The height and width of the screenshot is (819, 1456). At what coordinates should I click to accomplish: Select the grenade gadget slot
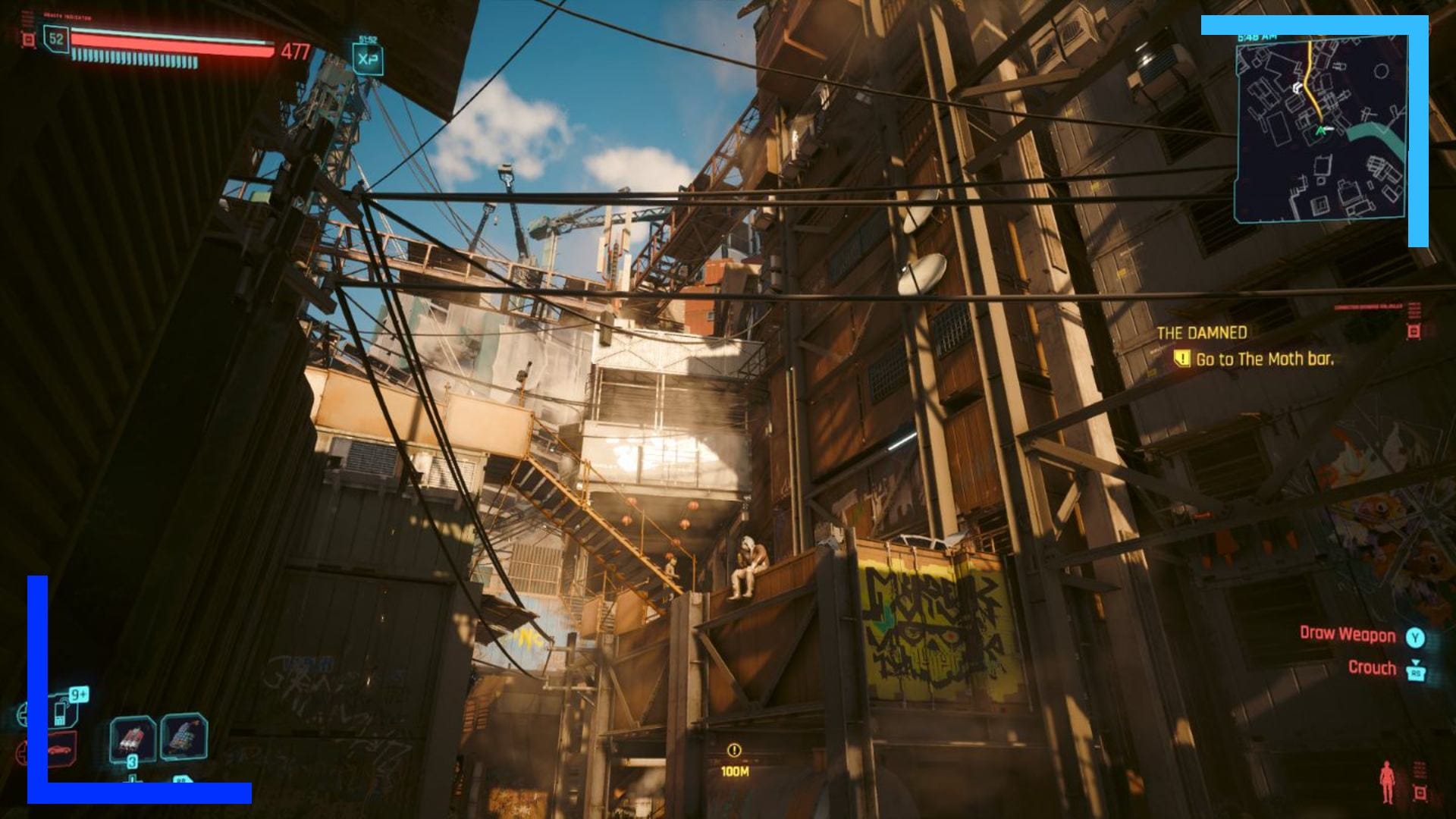(184, 735)
